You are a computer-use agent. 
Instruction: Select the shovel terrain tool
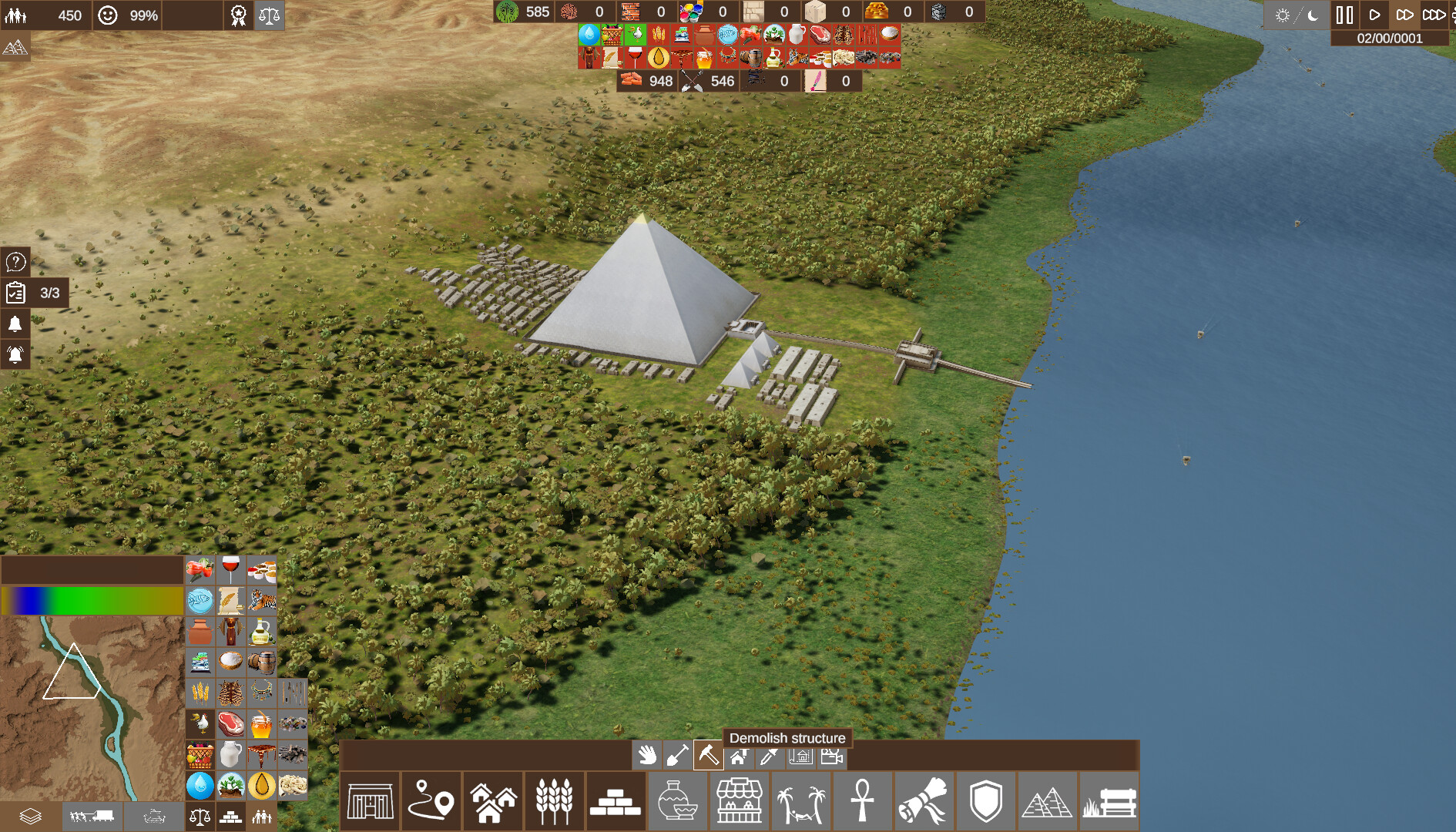678,757
